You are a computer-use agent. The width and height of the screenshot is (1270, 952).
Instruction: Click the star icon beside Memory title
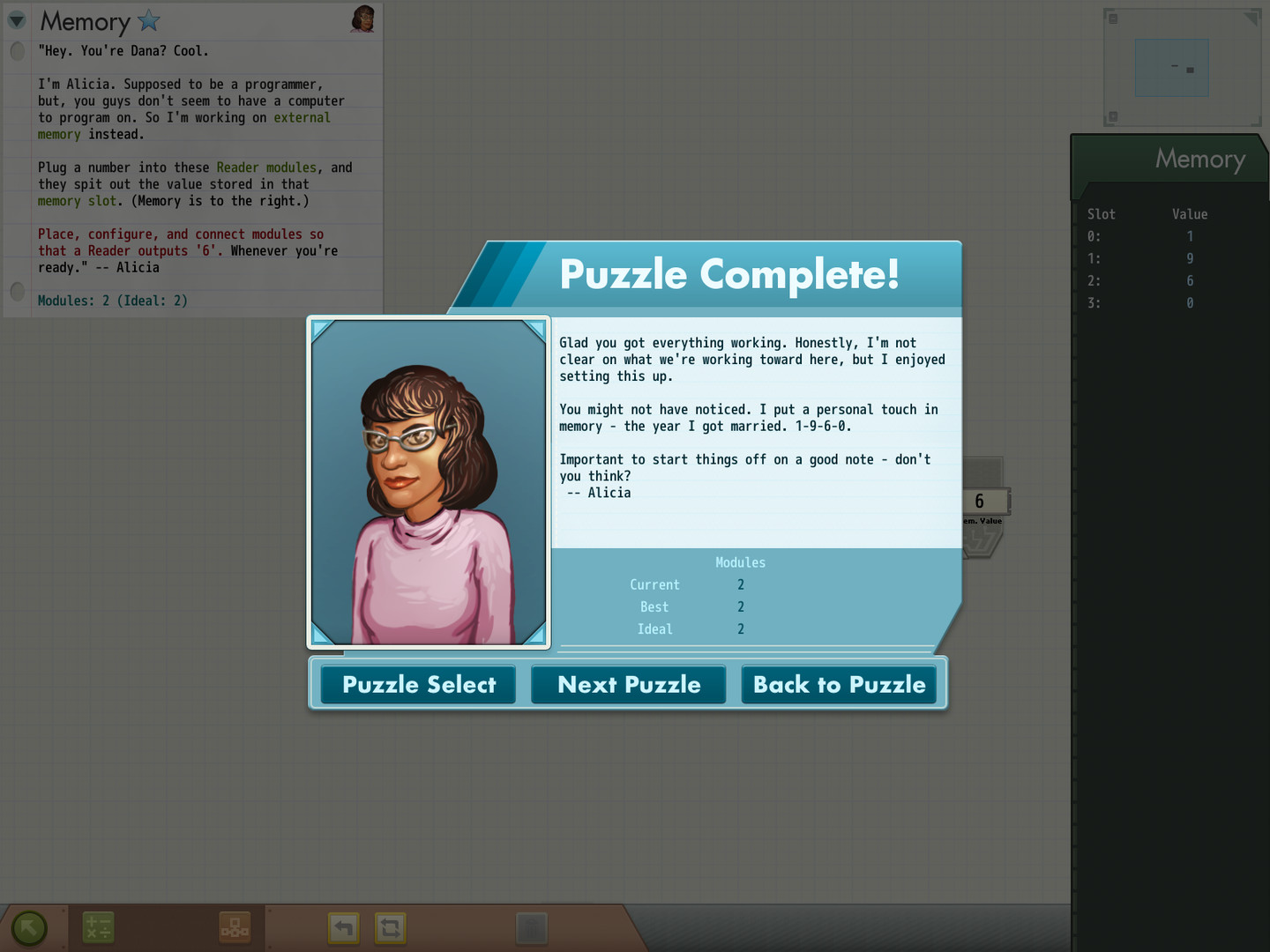pyautogui.click(x=149, y=20)
